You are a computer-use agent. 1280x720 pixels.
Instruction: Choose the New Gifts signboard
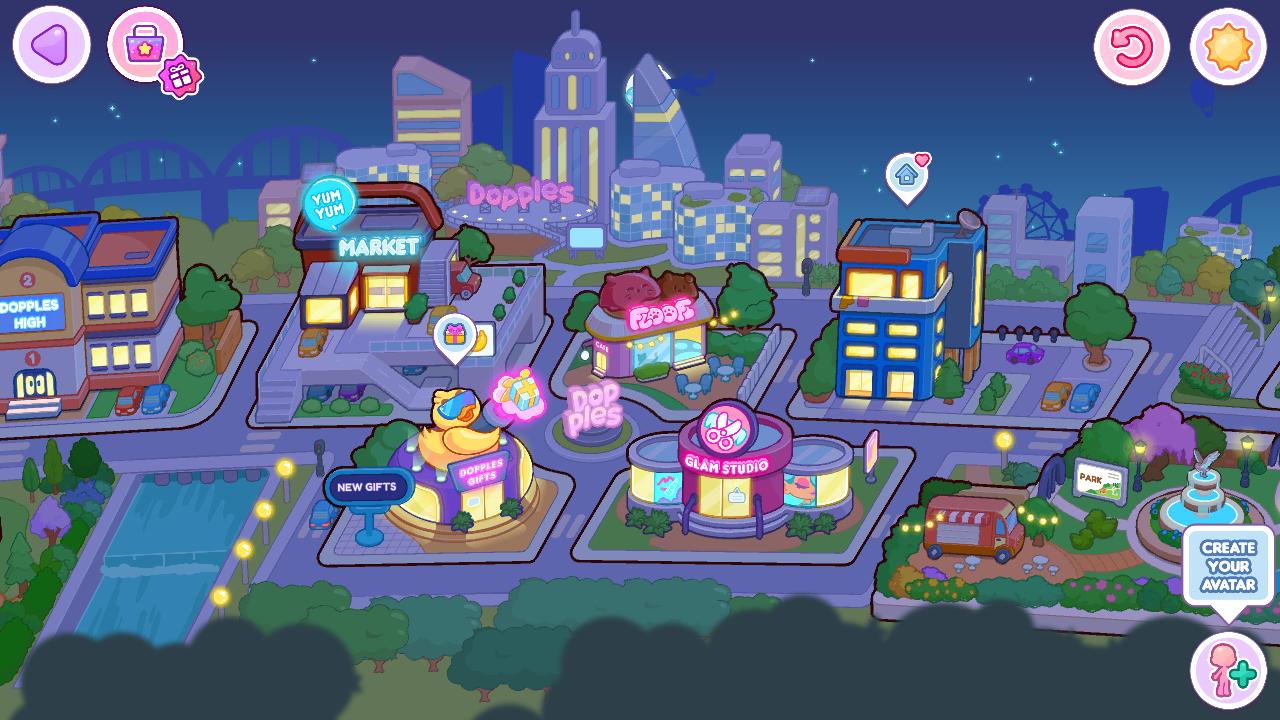point(368,488)
